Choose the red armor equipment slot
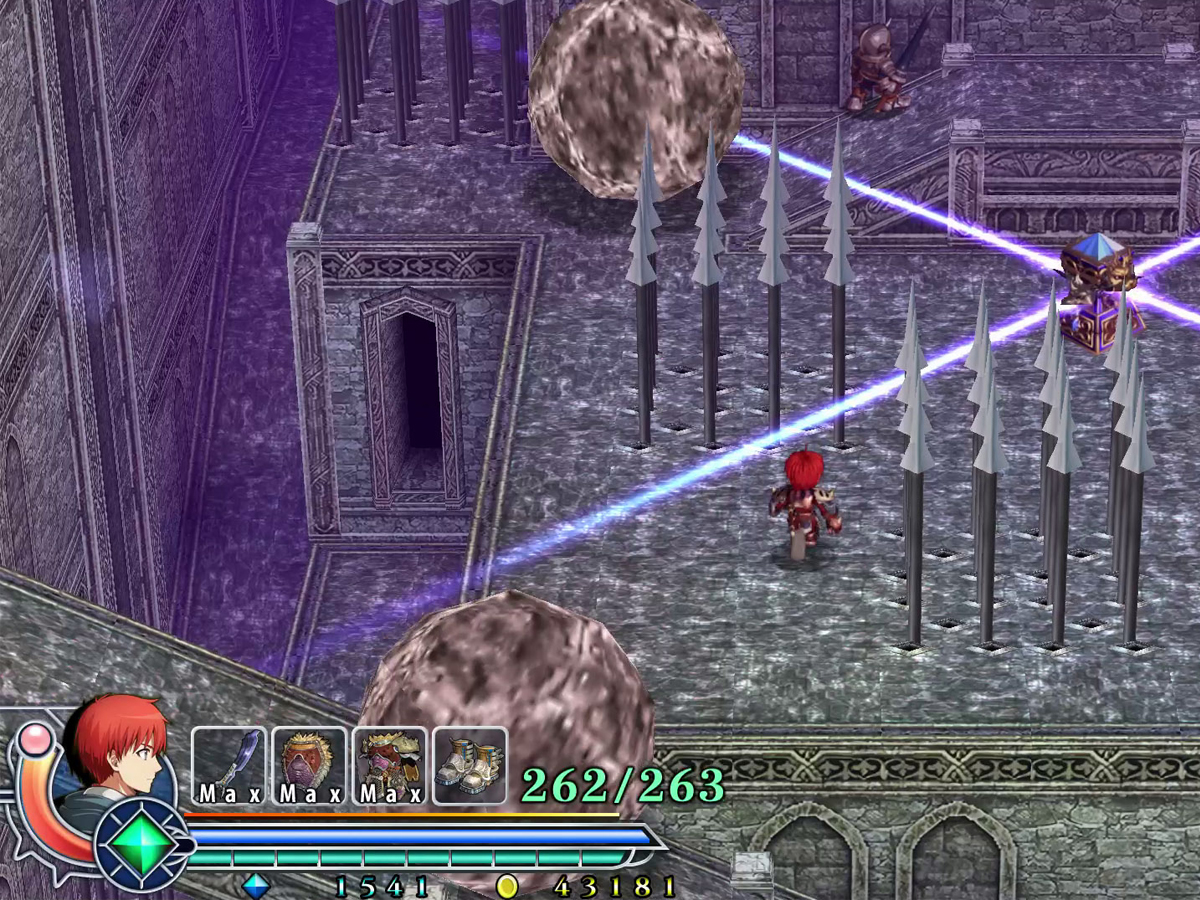The width and height of the screenshot is (1200, 900). [x=389, y=765]
